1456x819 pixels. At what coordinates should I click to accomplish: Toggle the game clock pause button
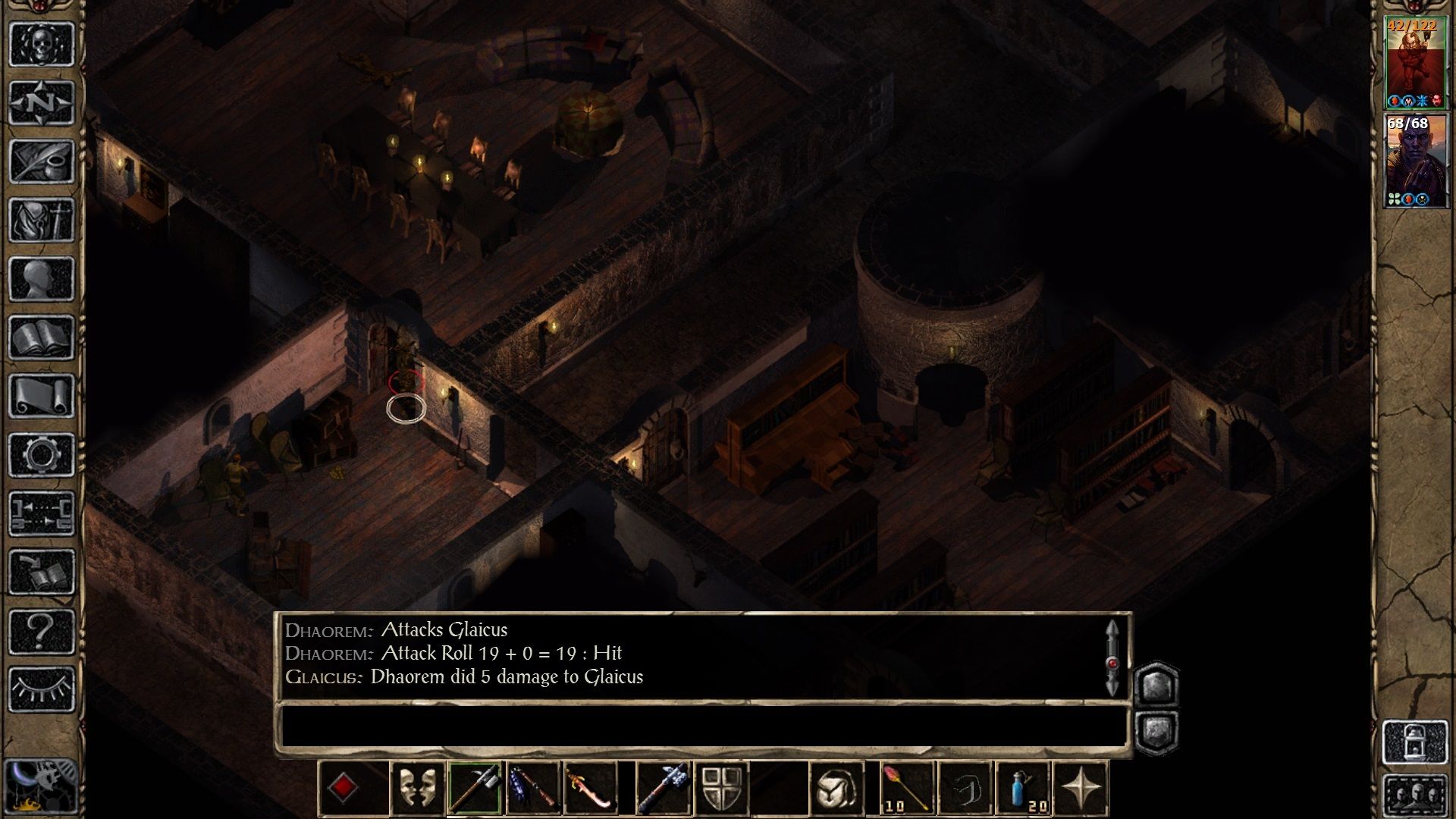[39, 785]
